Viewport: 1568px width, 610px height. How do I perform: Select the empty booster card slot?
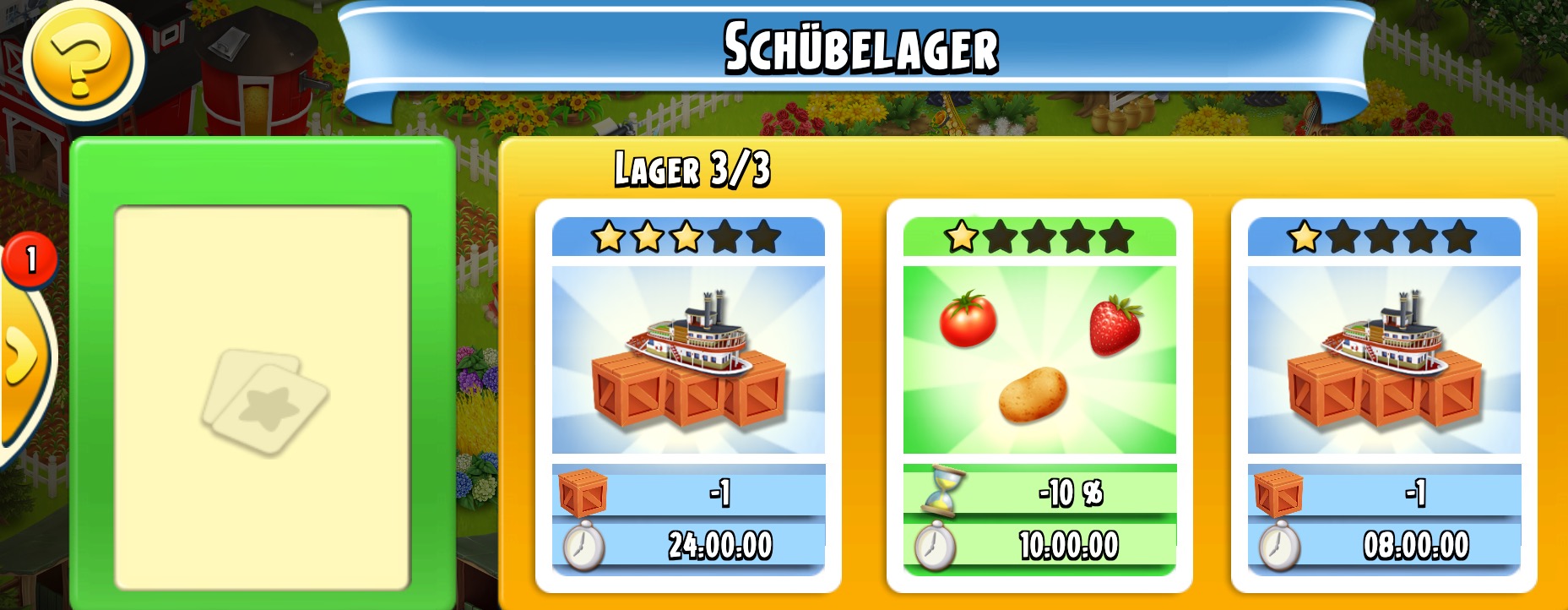tap(263, 397)
